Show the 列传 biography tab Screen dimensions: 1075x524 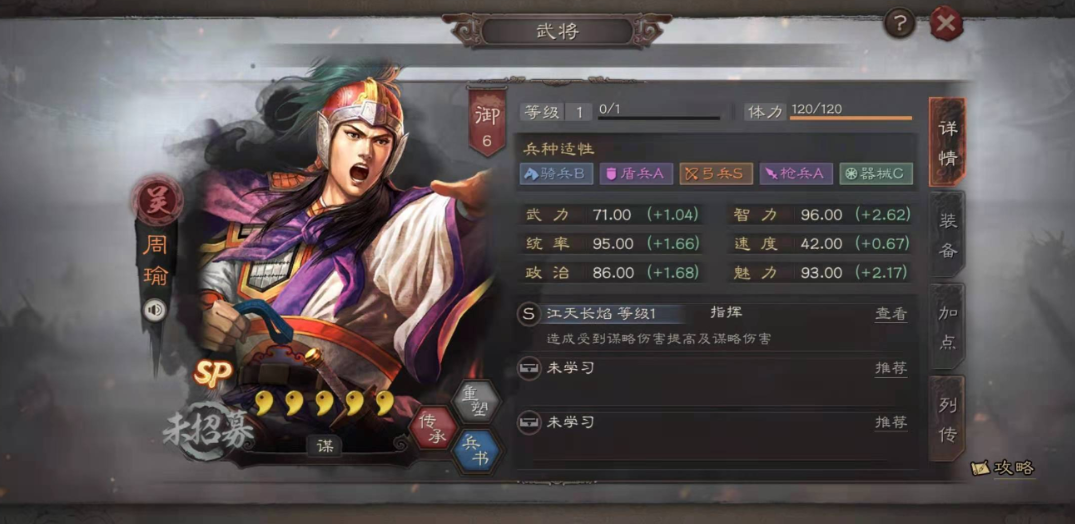click(946, 419)
